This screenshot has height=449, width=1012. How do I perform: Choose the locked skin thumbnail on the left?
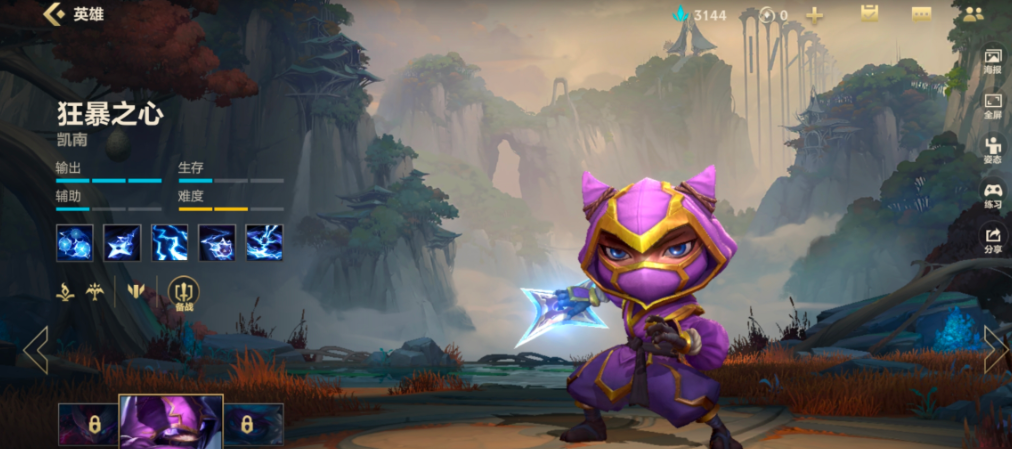point(88,424)
